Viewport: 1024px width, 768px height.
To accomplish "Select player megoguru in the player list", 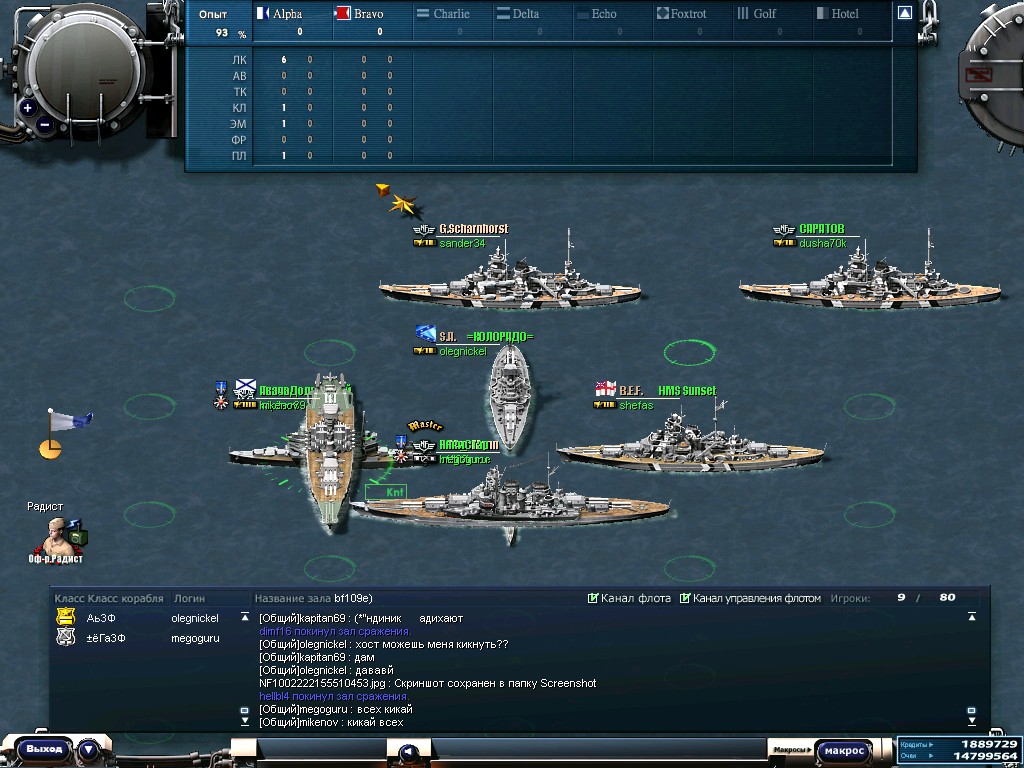I will tap(194, 637).
